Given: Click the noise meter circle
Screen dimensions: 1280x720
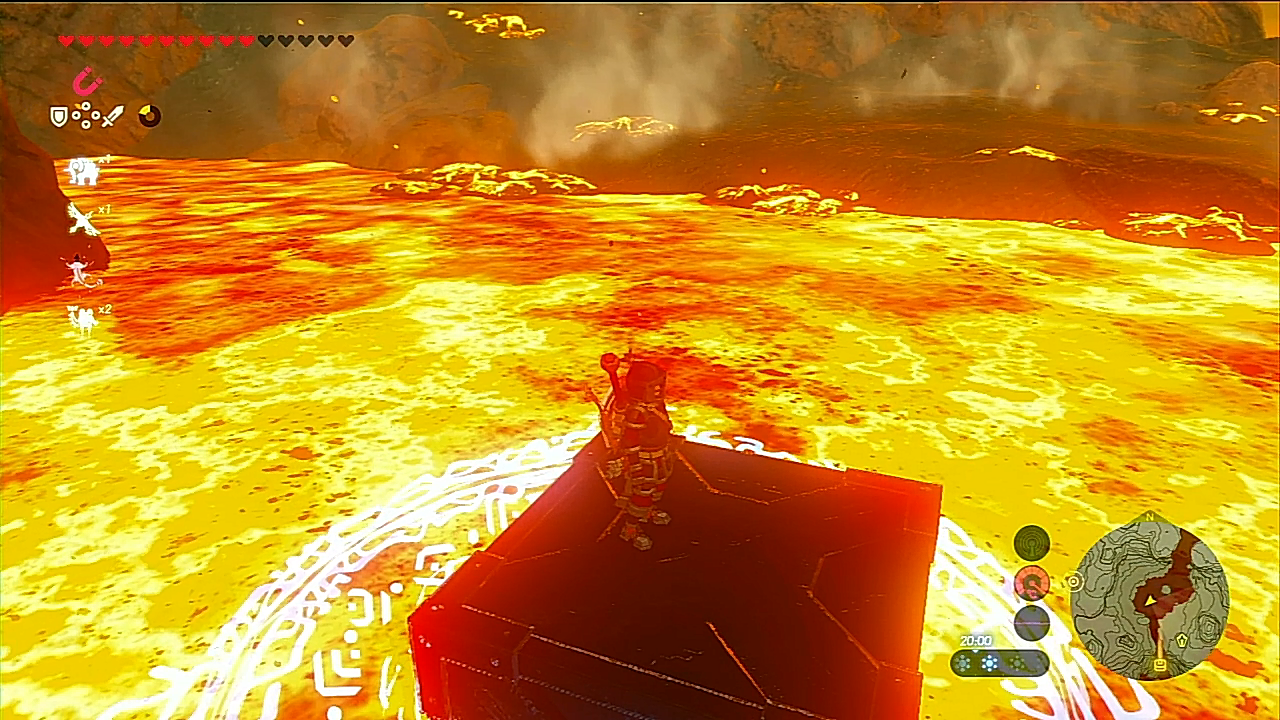Looking at the screenshot, I should [x=1032, y=622].
